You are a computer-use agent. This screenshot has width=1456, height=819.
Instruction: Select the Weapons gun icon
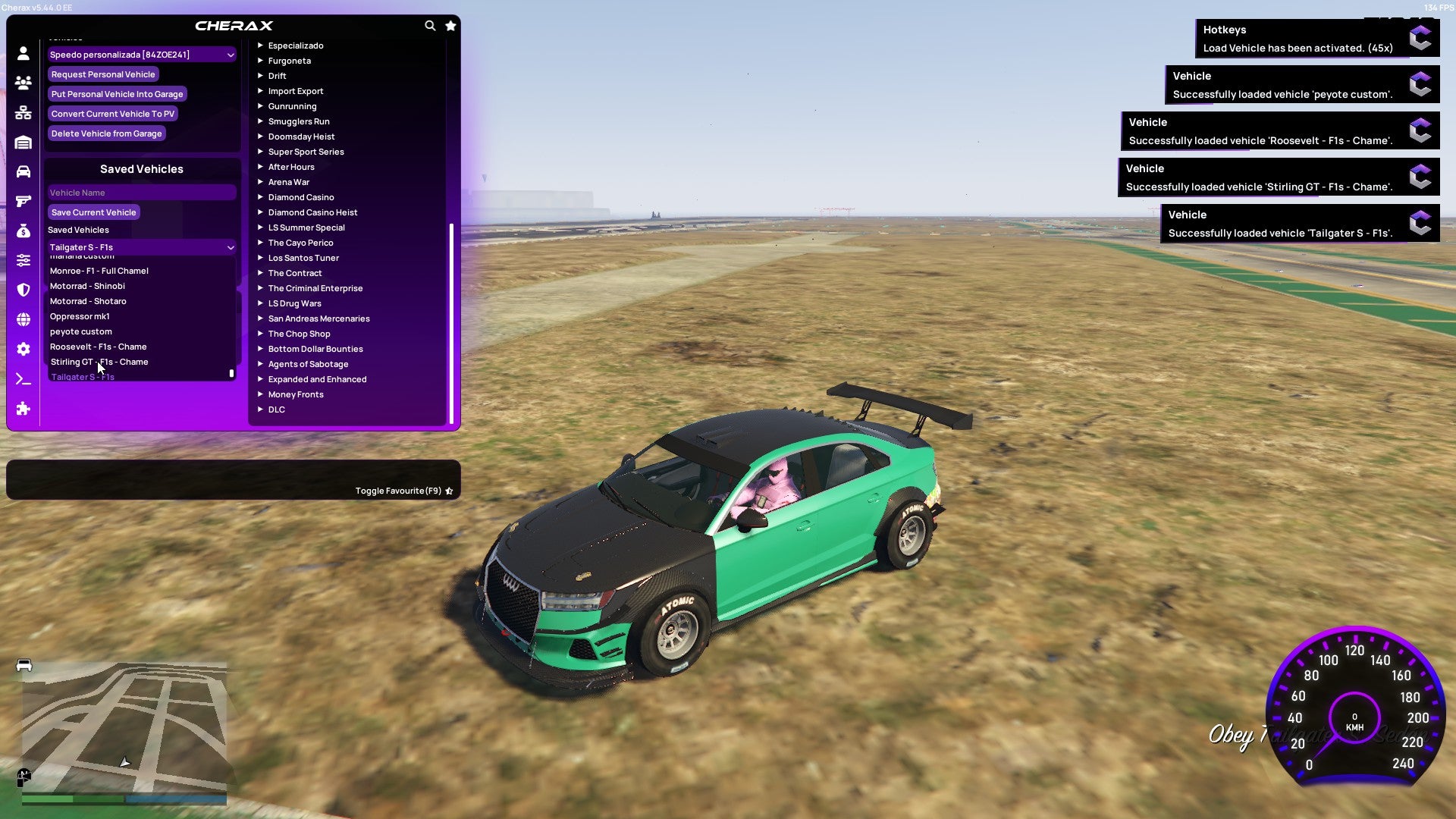point(23,201)
